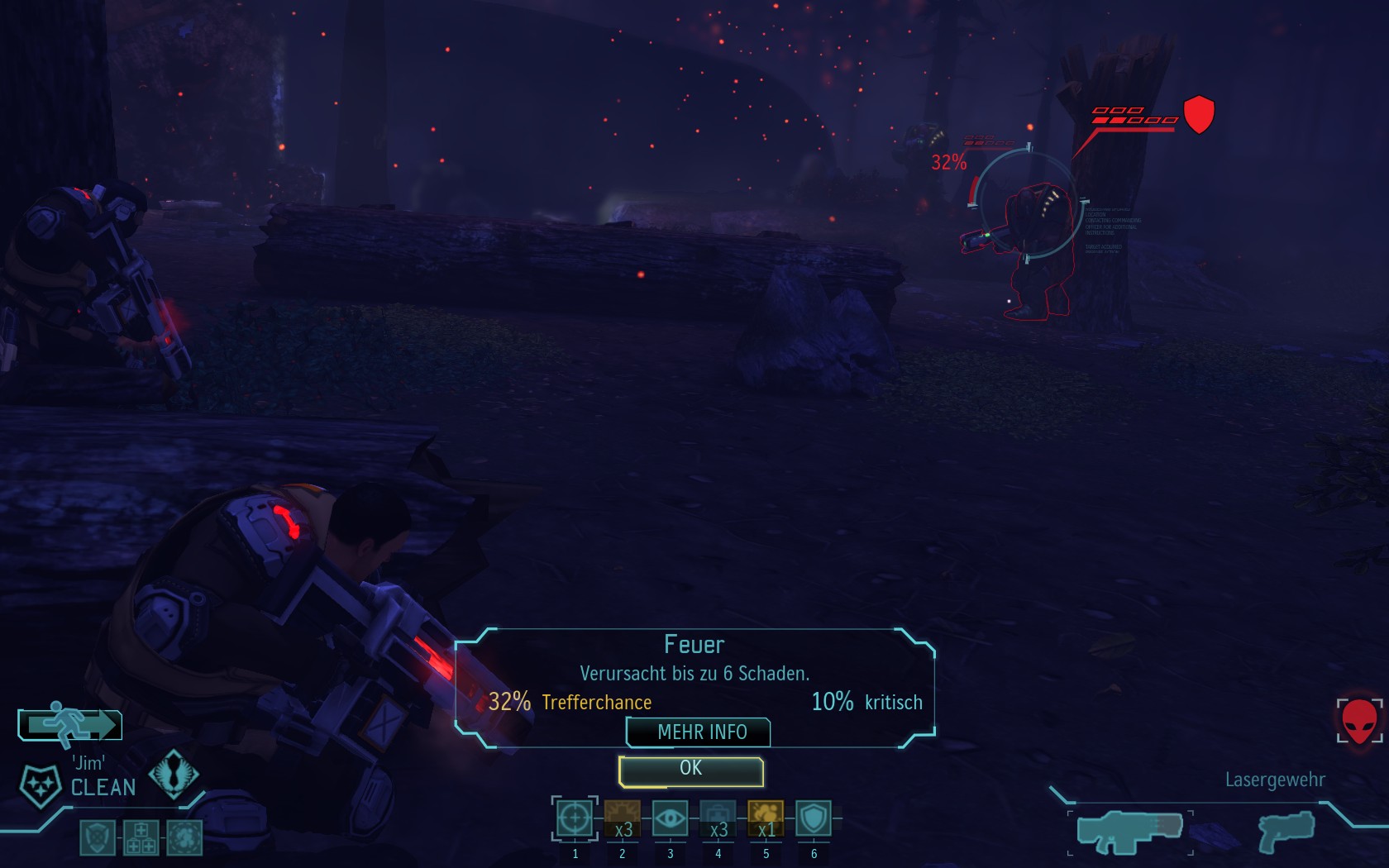Click the running man arrow button

70,724
